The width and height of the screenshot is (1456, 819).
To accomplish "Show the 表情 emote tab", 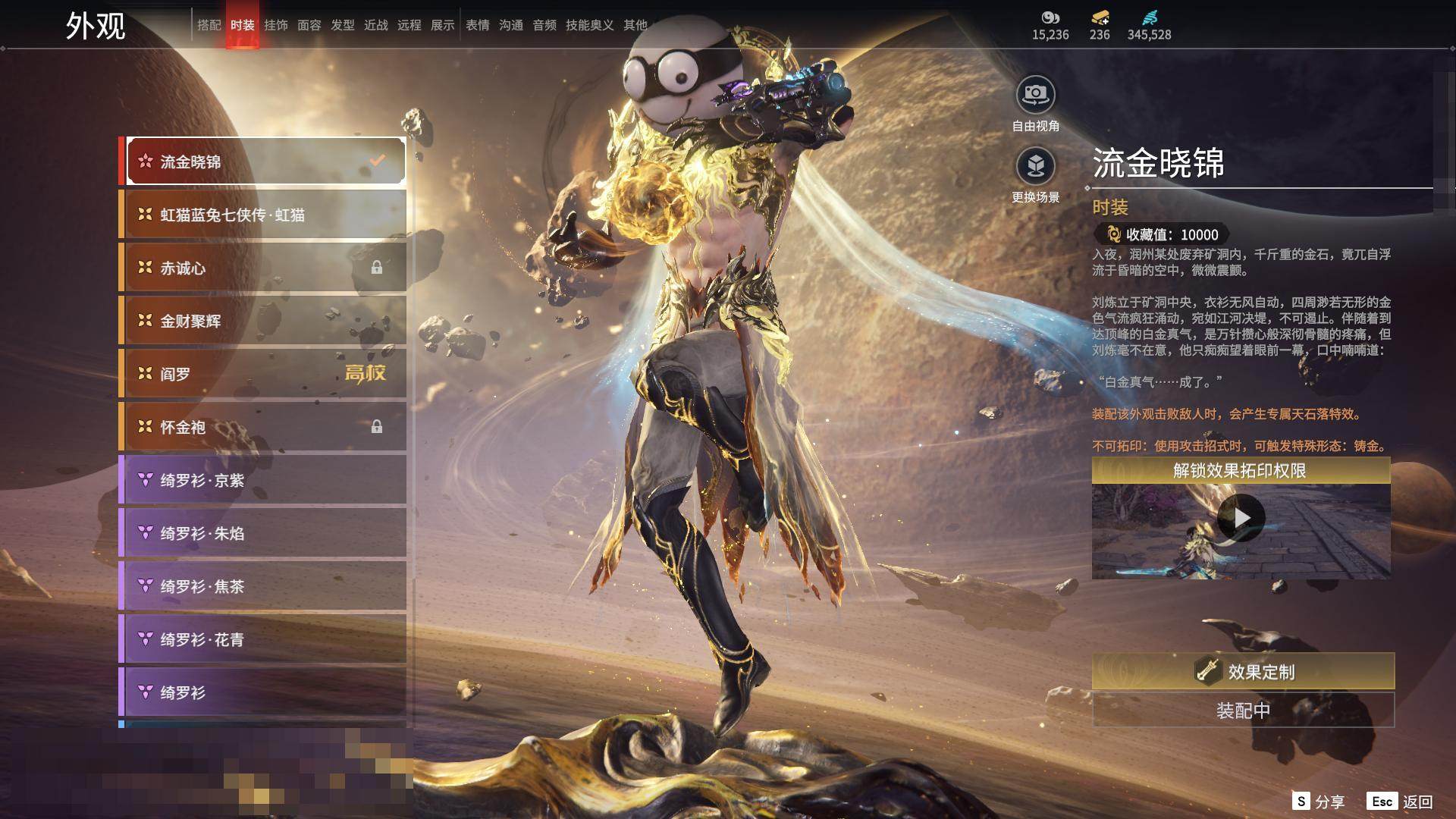I will pos(478,25).
